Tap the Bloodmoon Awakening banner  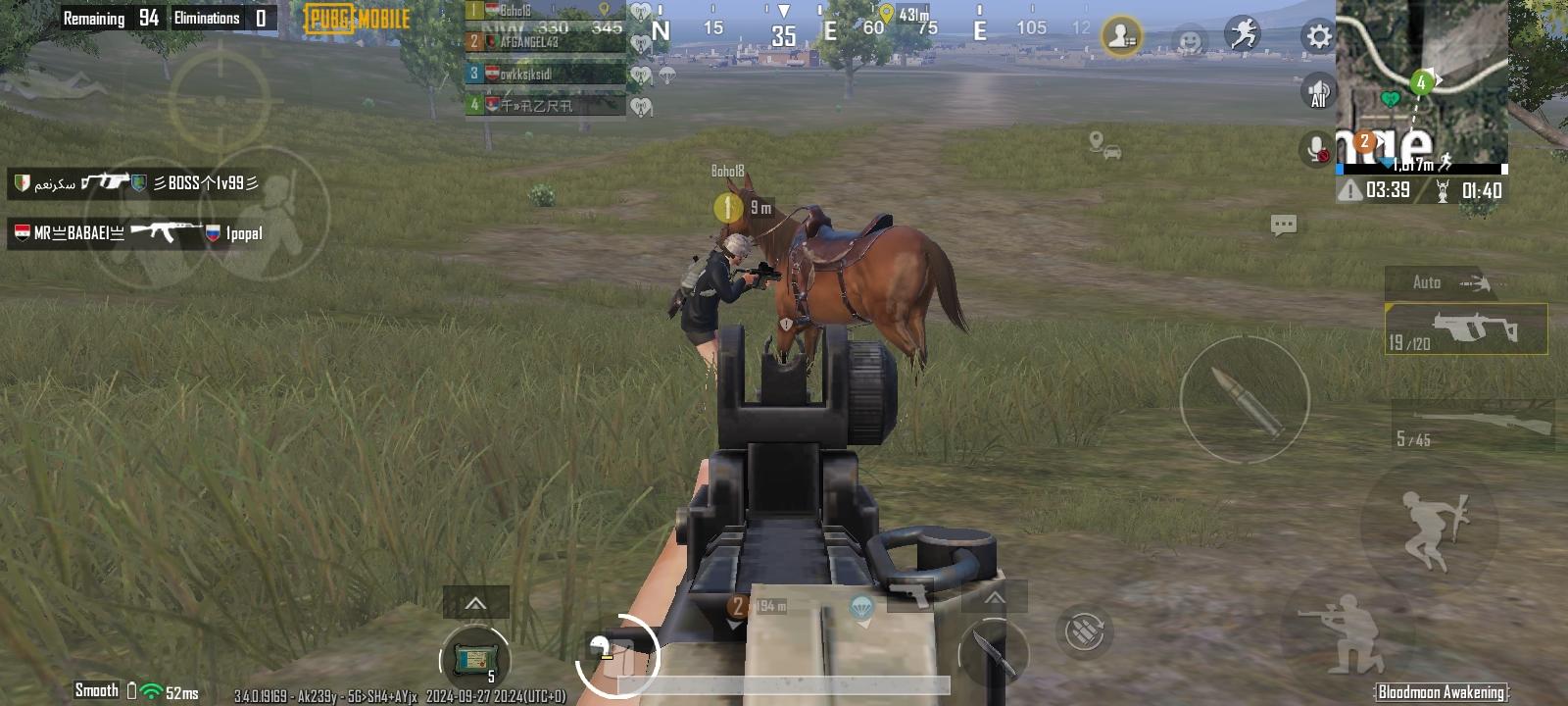(1439, 691)
